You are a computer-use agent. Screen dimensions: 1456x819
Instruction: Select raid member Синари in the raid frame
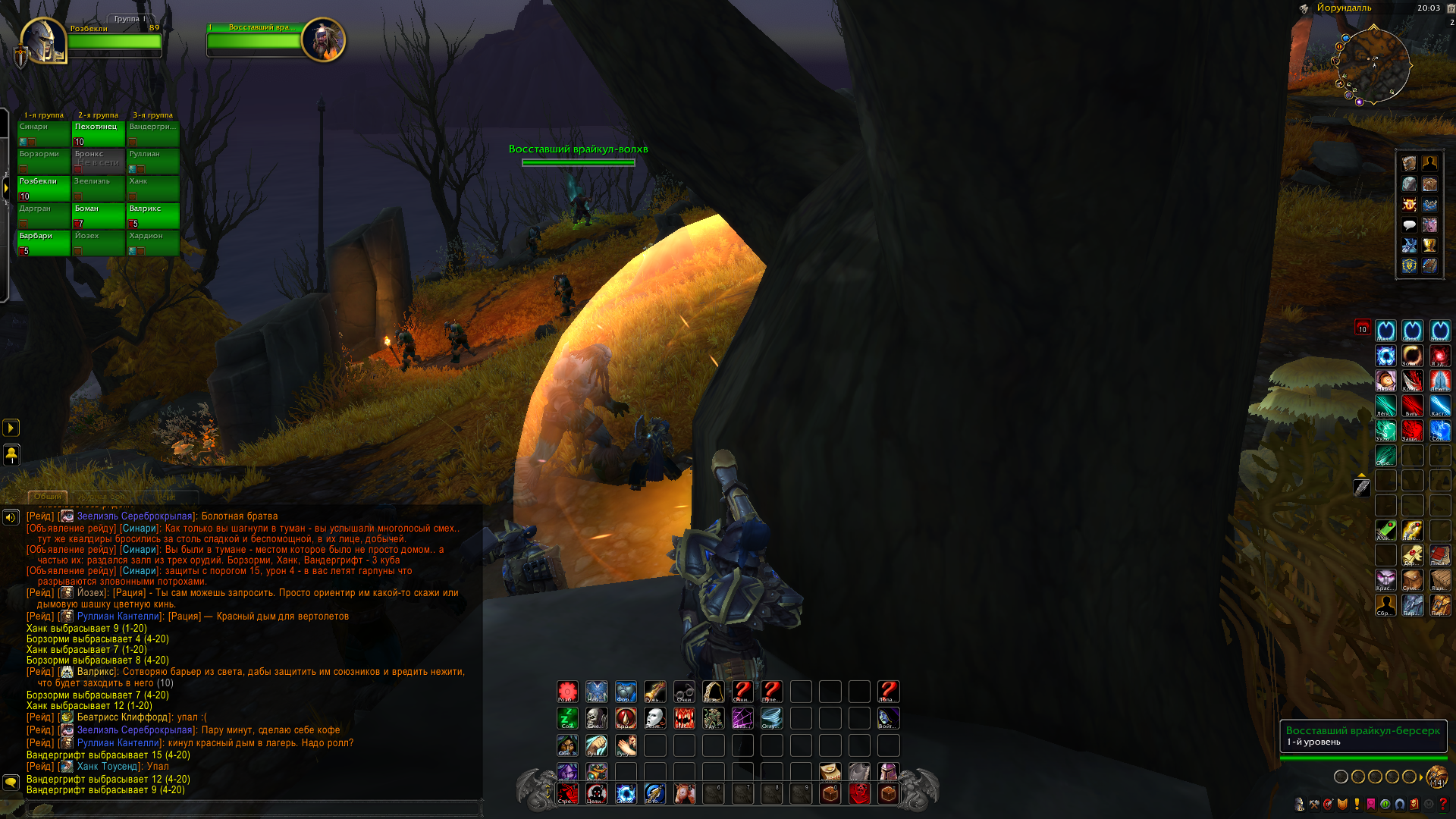tap(44, 133)
